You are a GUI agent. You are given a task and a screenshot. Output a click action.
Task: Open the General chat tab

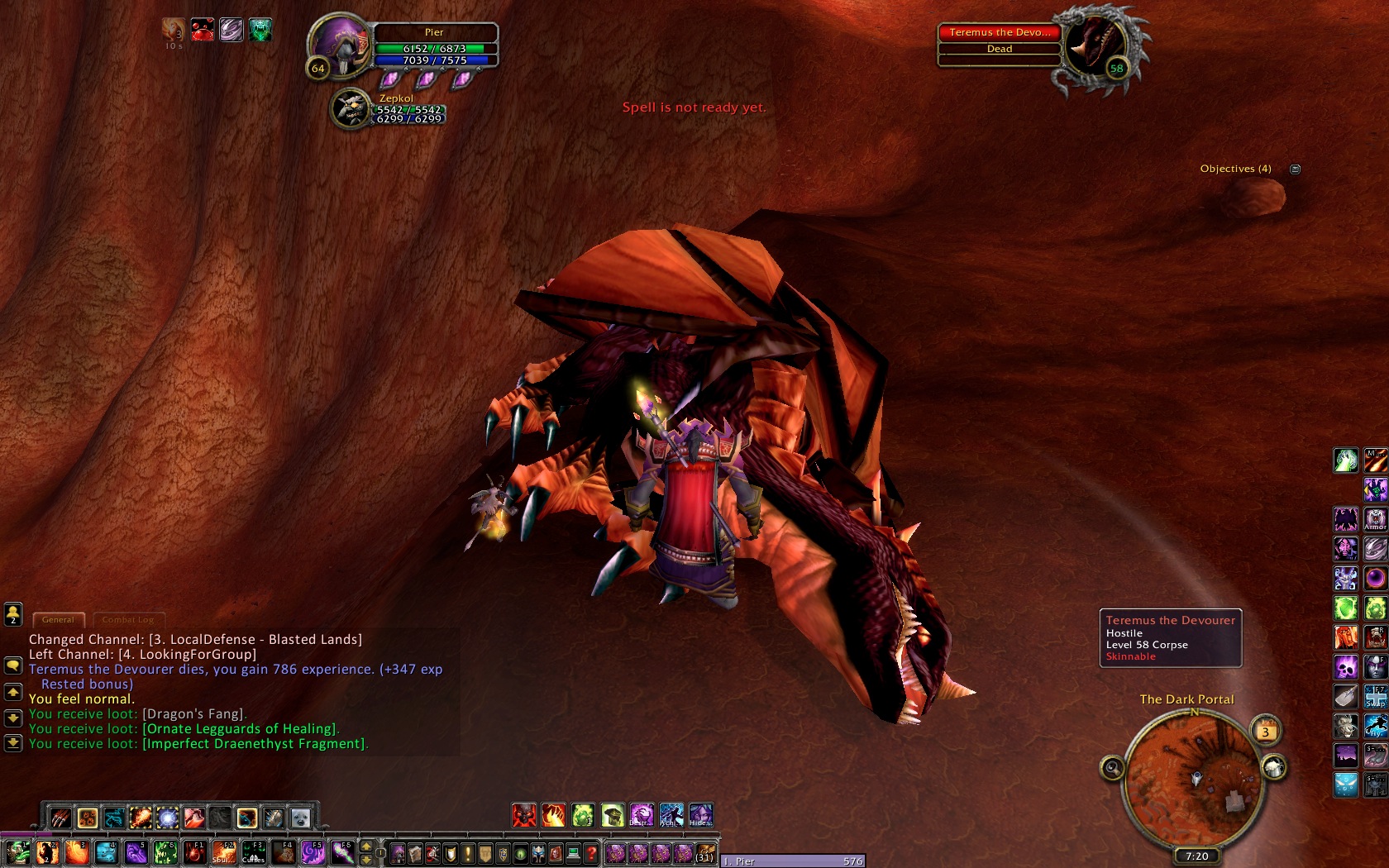pos(58,619)
